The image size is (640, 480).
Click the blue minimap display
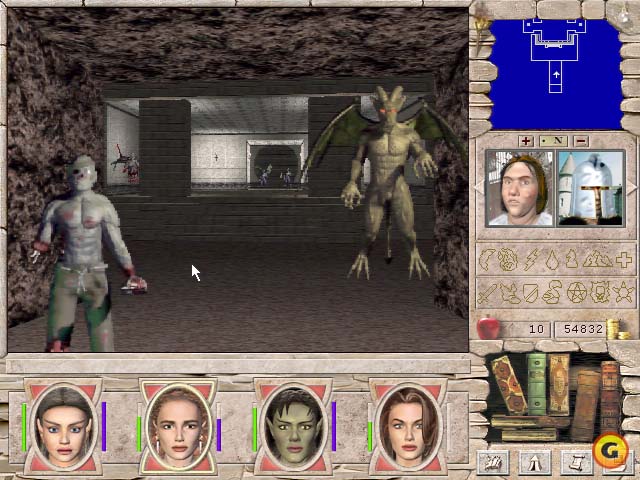coord(553,64)
